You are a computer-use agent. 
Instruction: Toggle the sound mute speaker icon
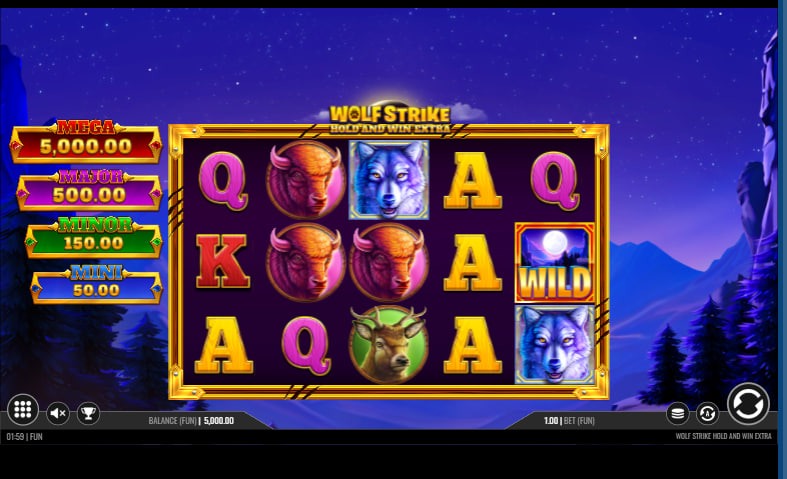(58, 412)
